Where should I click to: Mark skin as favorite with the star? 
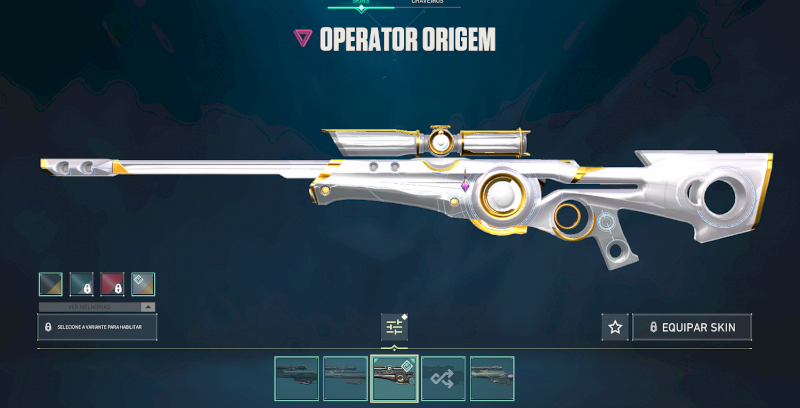(615, 327)
